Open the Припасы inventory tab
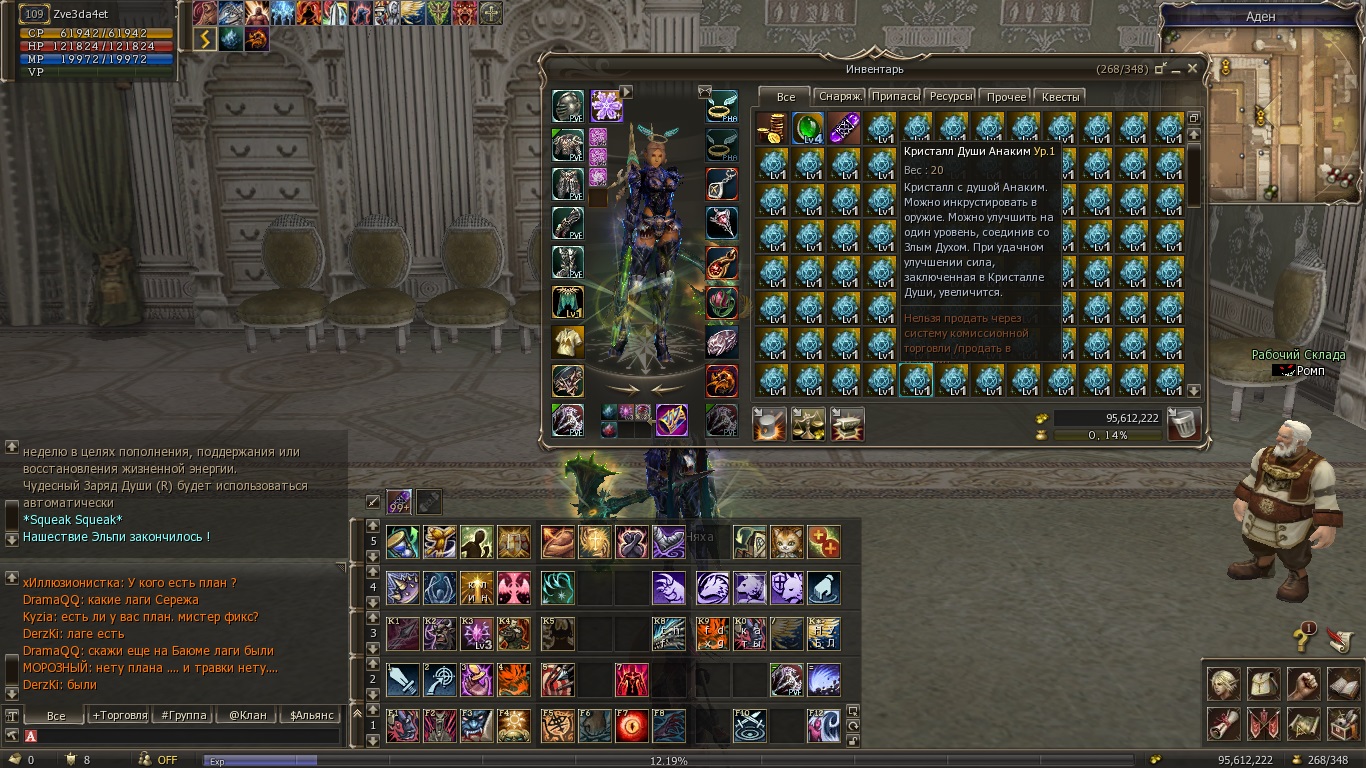This screenshot has height=768, width=1366. pyautogui.click(x=895, y=97)
